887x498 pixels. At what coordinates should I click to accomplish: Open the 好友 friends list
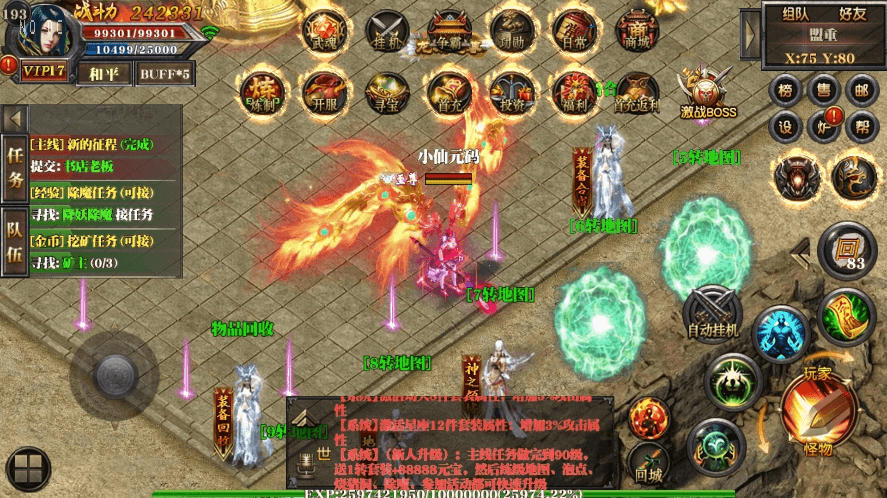[853, 14]
